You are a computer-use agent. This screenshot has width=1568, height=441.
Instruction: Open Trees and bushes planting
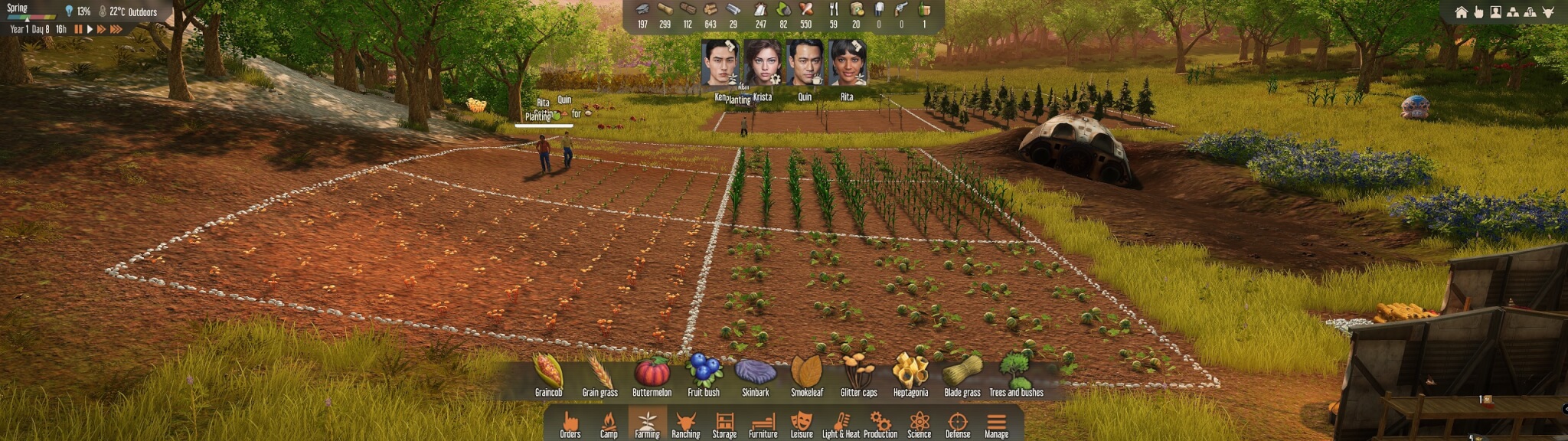1016,374
